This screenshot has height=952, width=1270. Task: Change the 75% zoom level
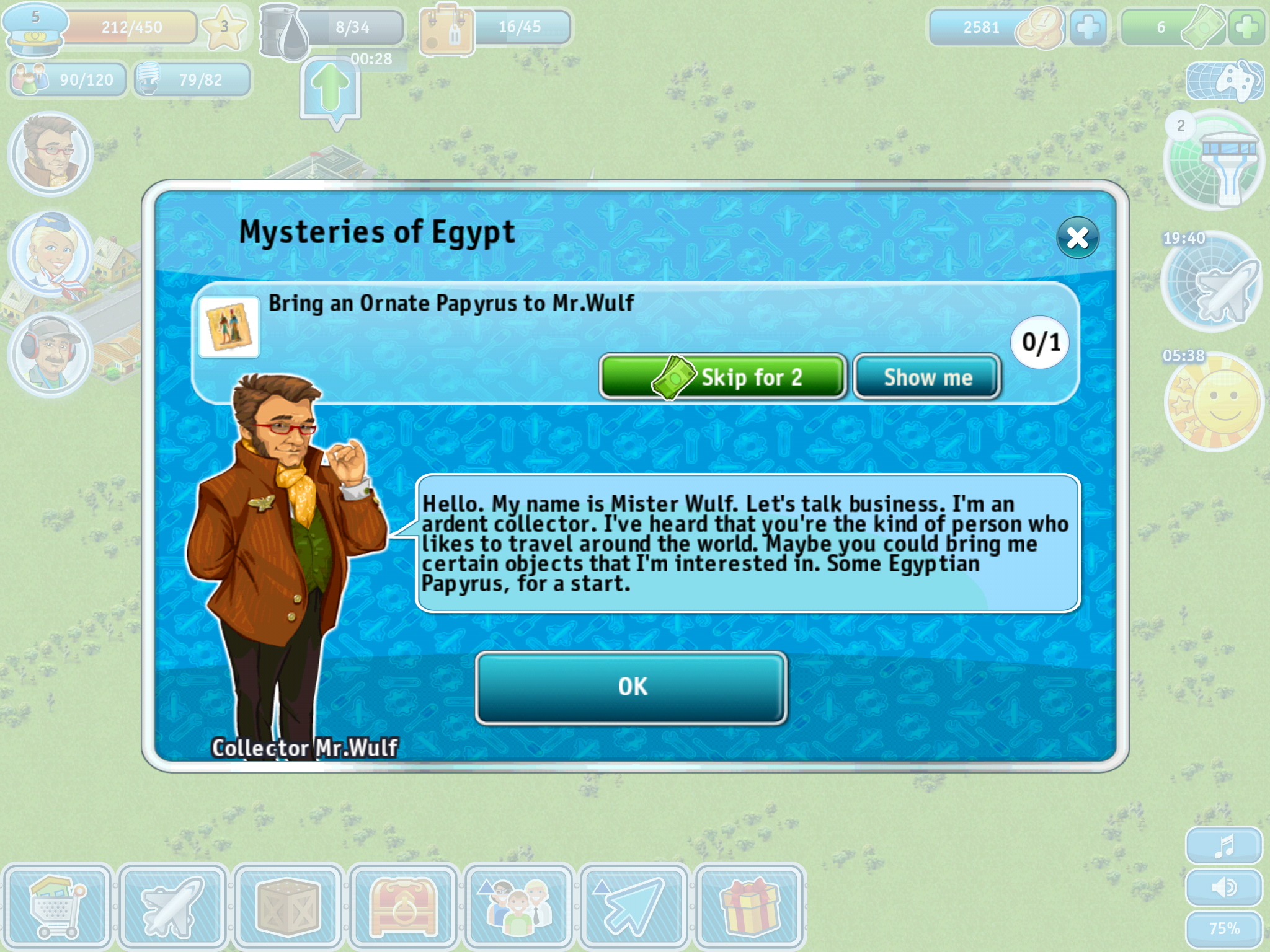coord(1224,929)
